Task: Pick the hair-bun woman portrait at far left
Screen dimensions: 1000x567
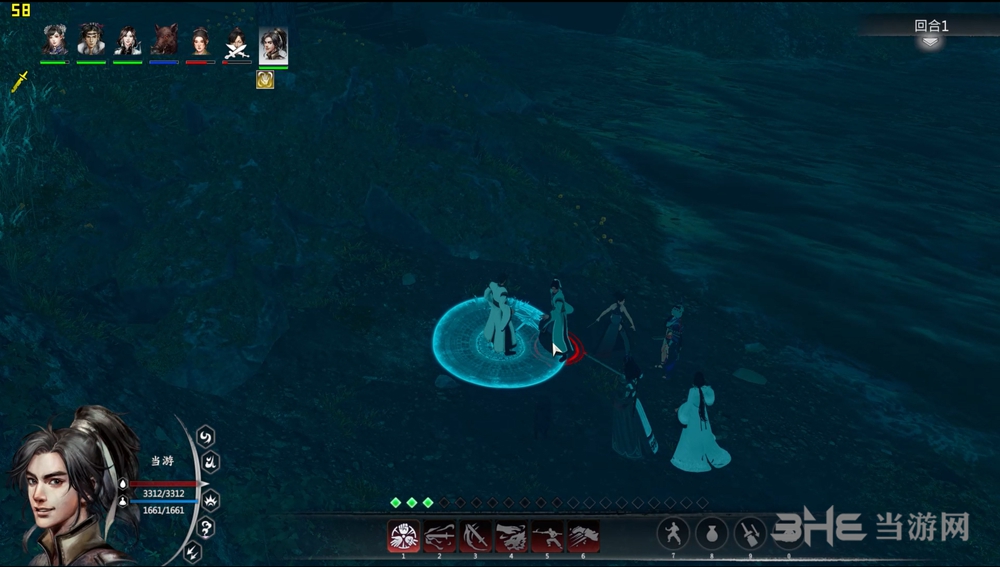Action: point(55,41)
